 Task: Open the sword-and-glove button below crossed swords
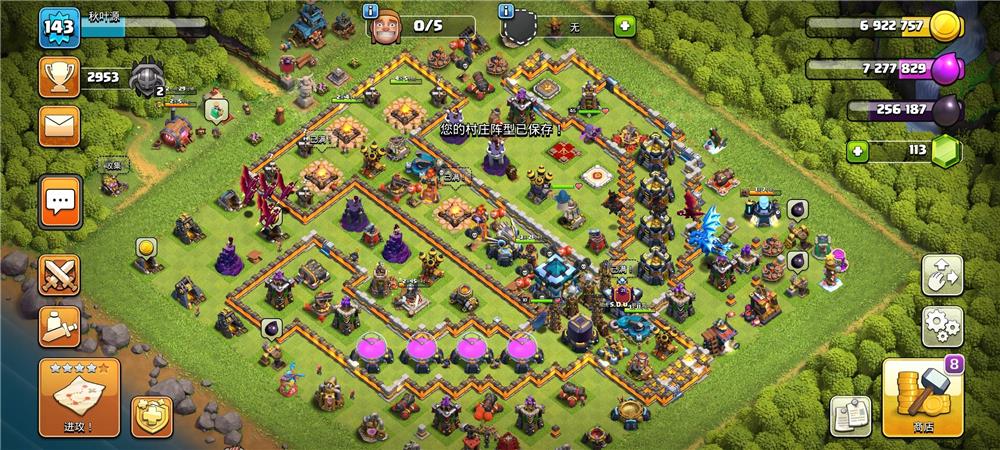[59, 326]
